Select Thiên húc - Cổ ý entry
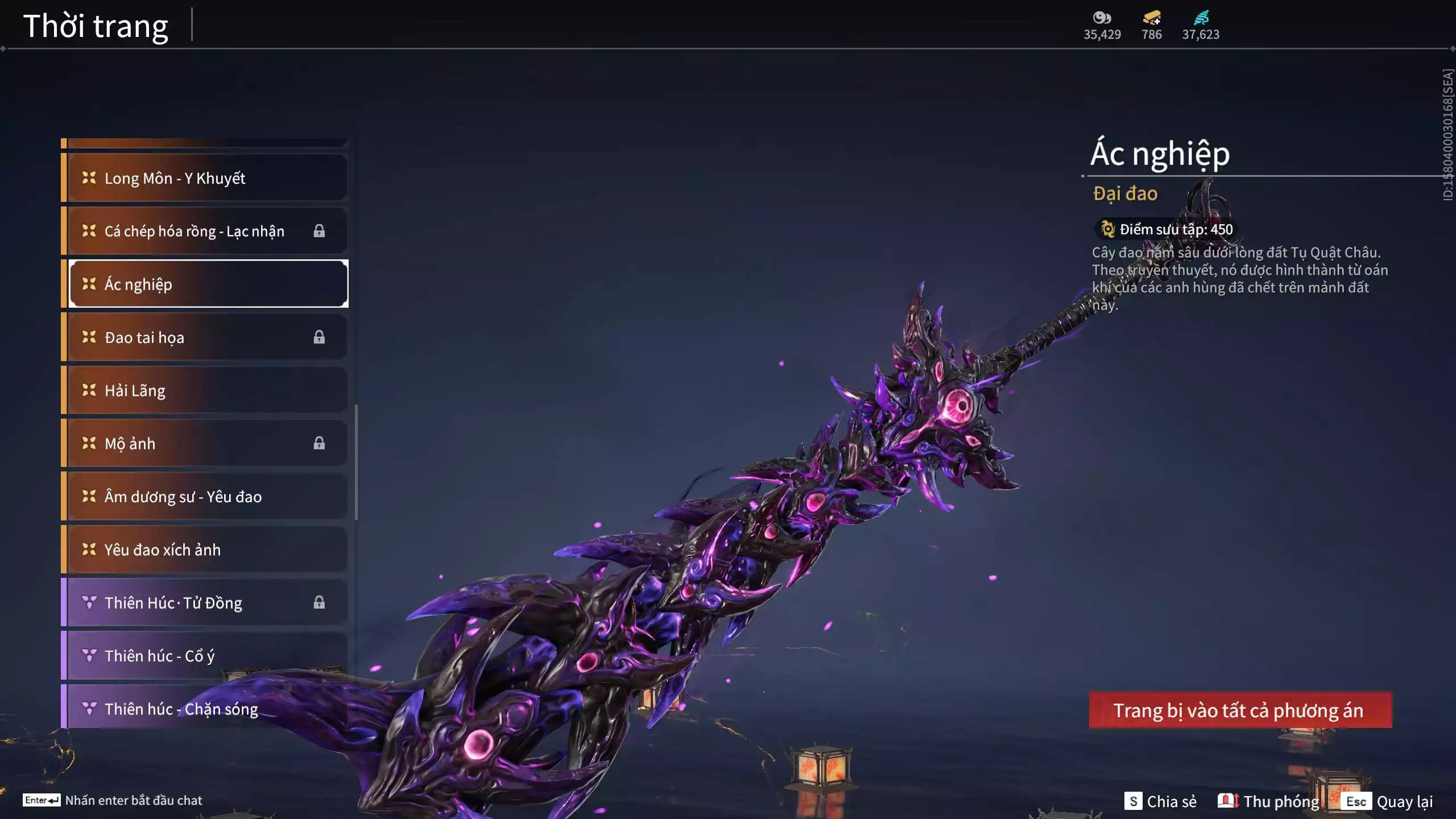 [x=207, y=656]
